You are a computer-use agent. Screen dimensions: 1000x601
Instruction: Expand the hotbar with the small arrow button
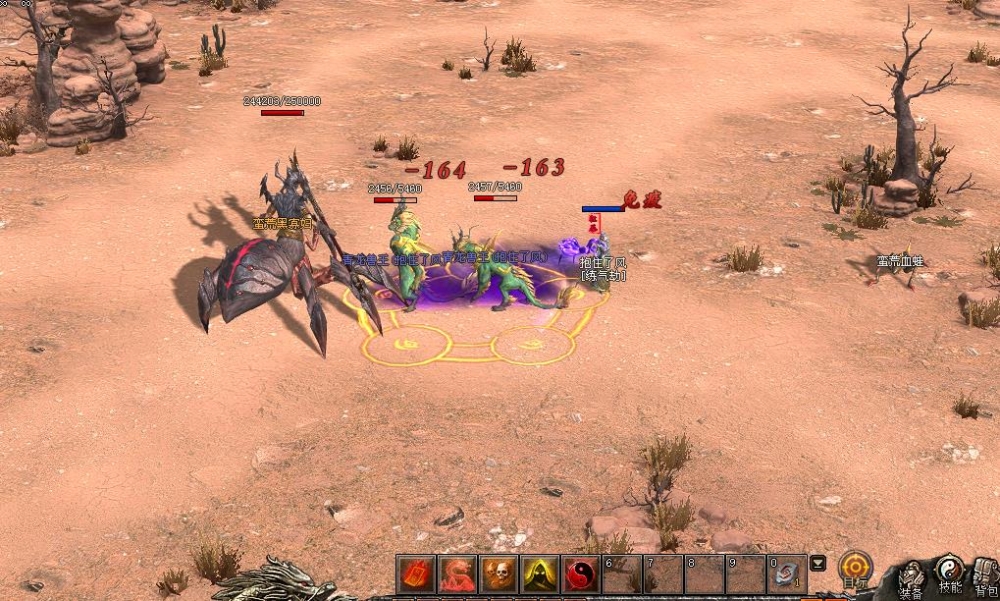pyautogui.click(x=817, y=563)
